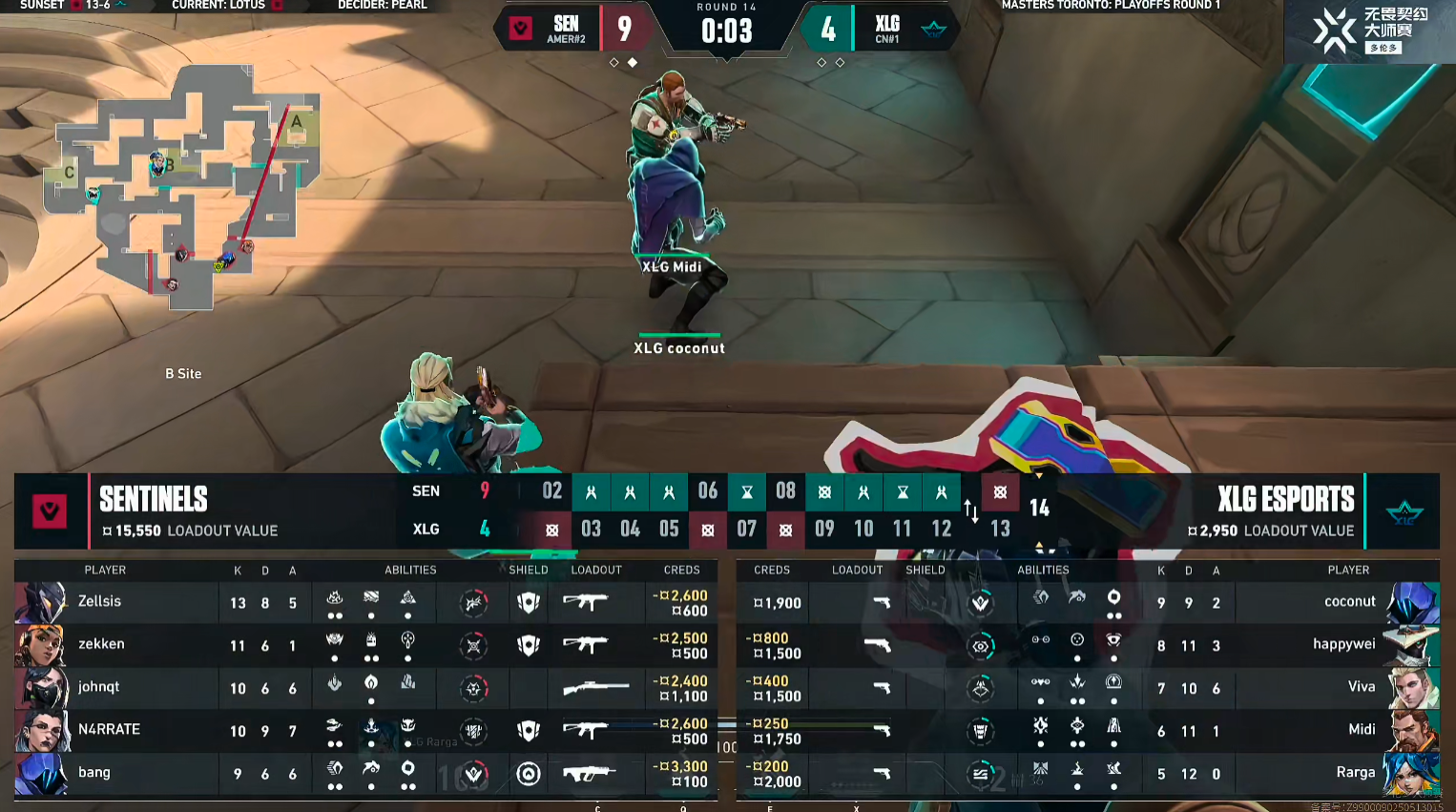Pick coconut's agent portrait
Image resolution: width=1456 pixels, height=812 pixels.
[x=1411, y=602]
